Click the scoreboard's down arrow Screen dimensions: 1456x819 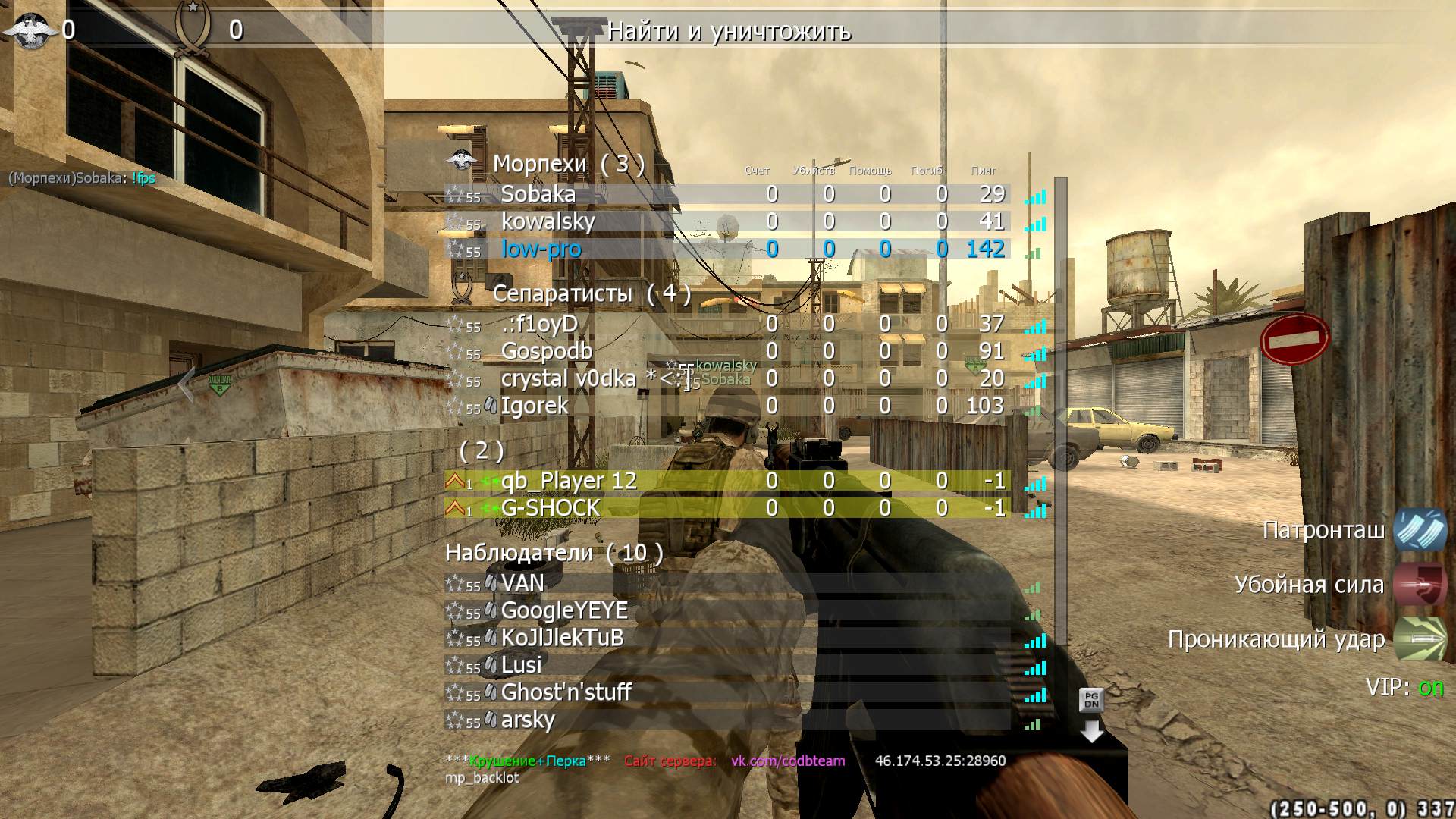point(1091,731)
